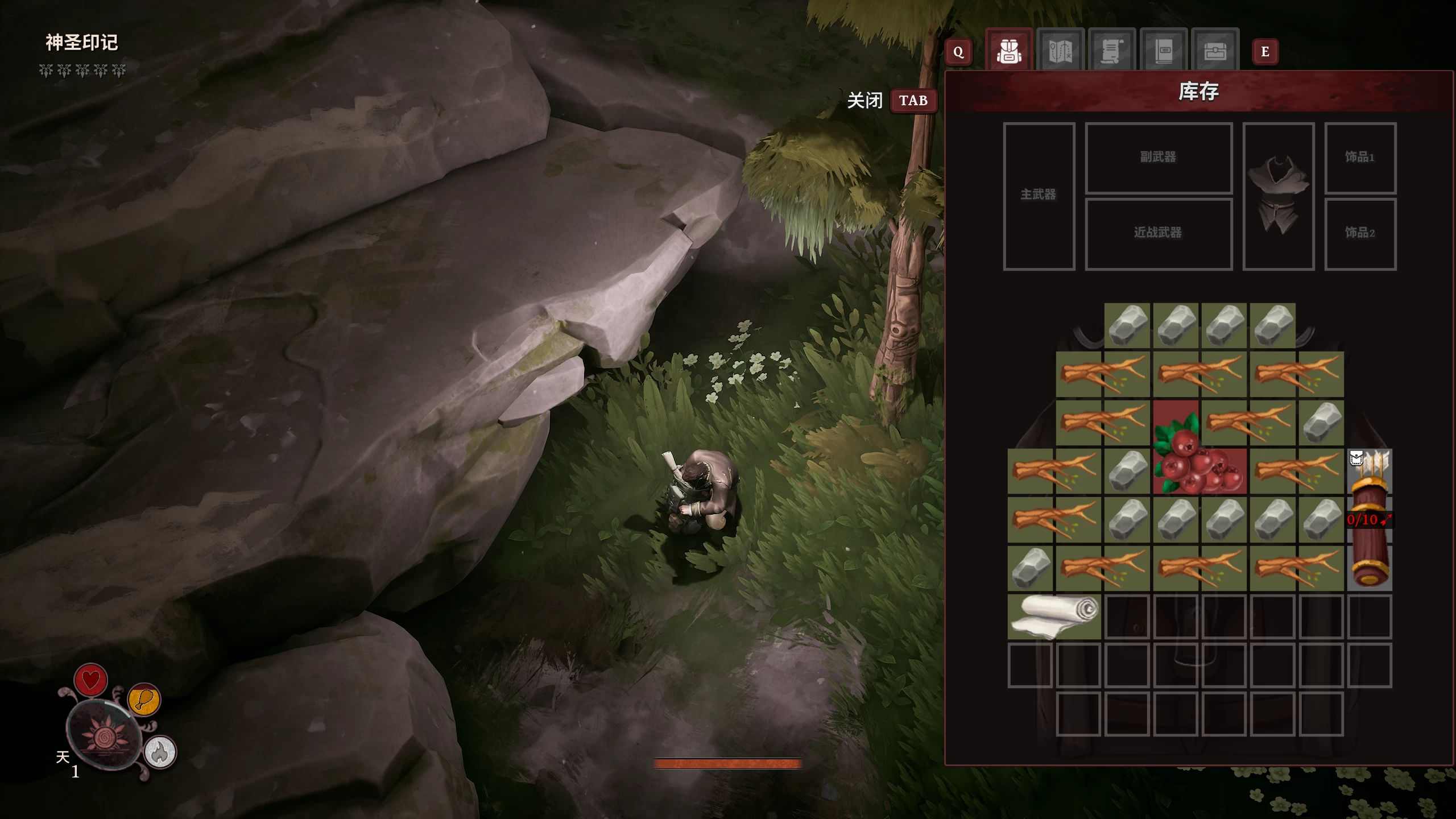The image size is (1456, 819).
Task: Select the accessory 1 slot (饰品1)
Action: [x=1360, y=158]
